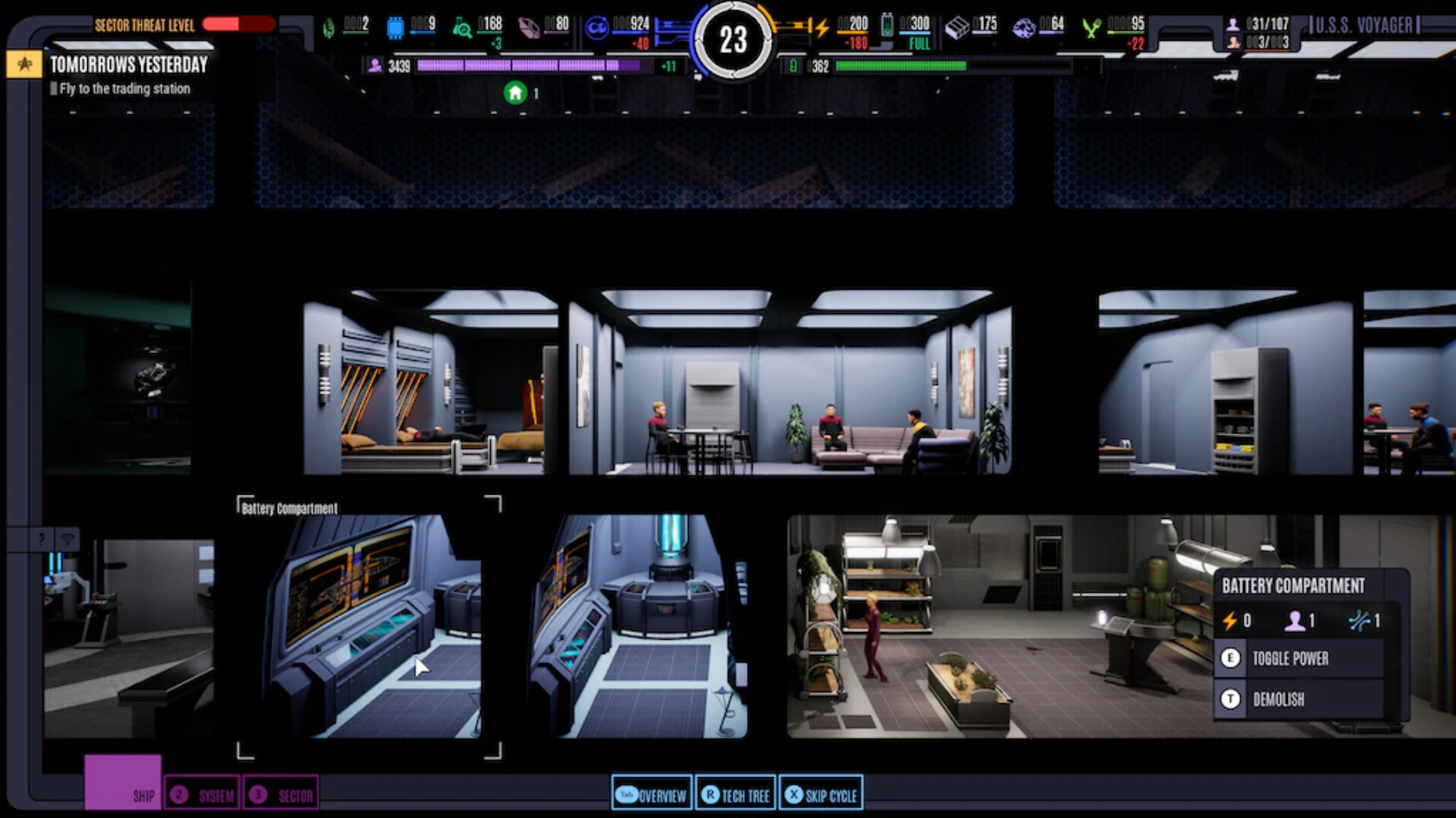Open the Tech Tree
Image resolution: width=1456 pixels, height=818 pixels.
(x=735, y=794)
